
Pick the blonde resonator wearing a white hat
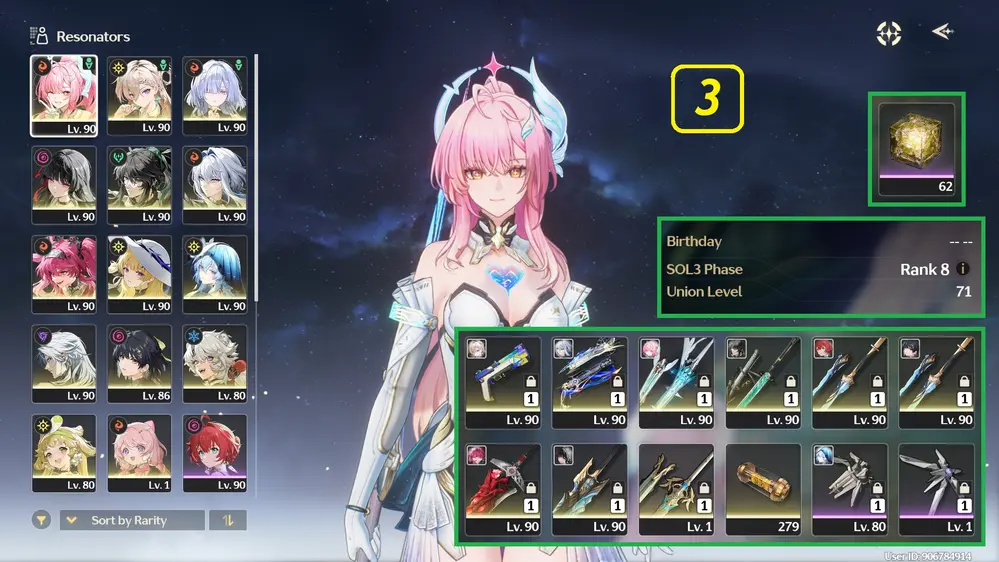click(139, 274)
